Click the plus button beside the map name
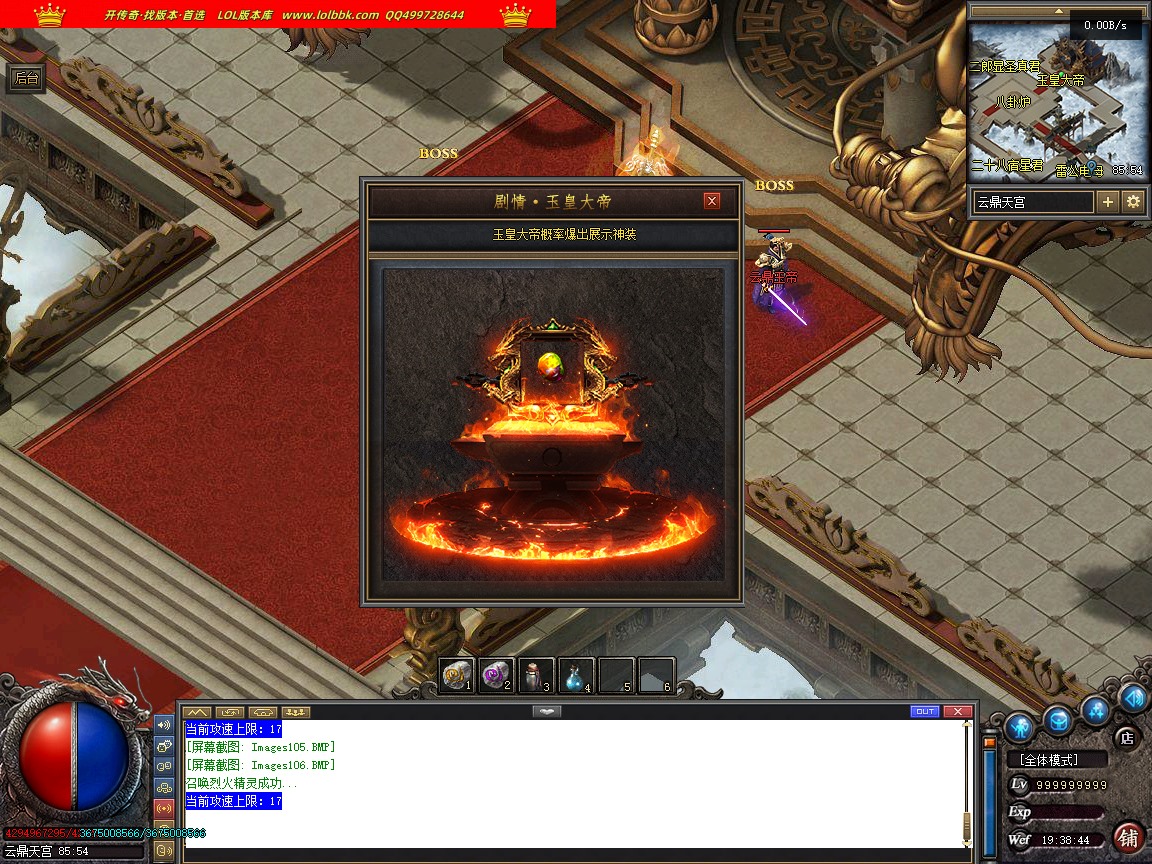1152x864 pixels. (1108, 201)
